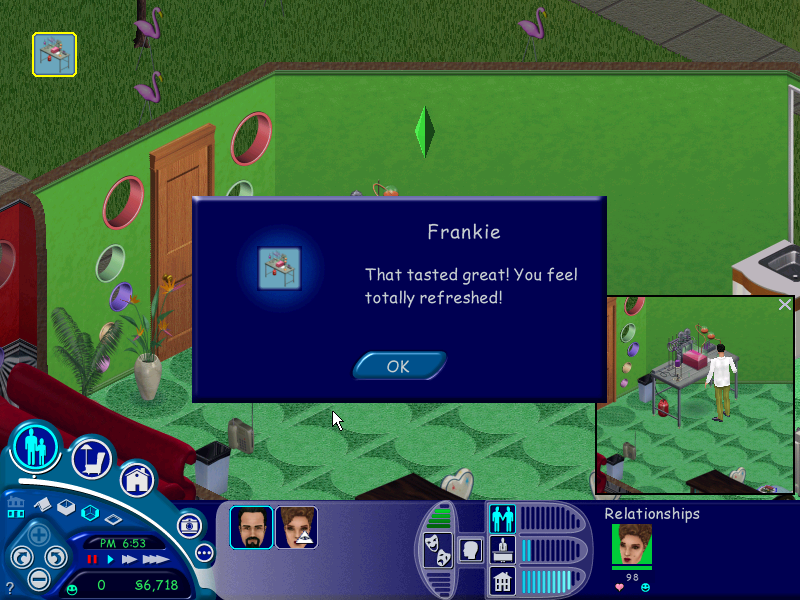Set game speed to fast forward
The width and height of the screenshot is (800, 600).
point(128,559)
